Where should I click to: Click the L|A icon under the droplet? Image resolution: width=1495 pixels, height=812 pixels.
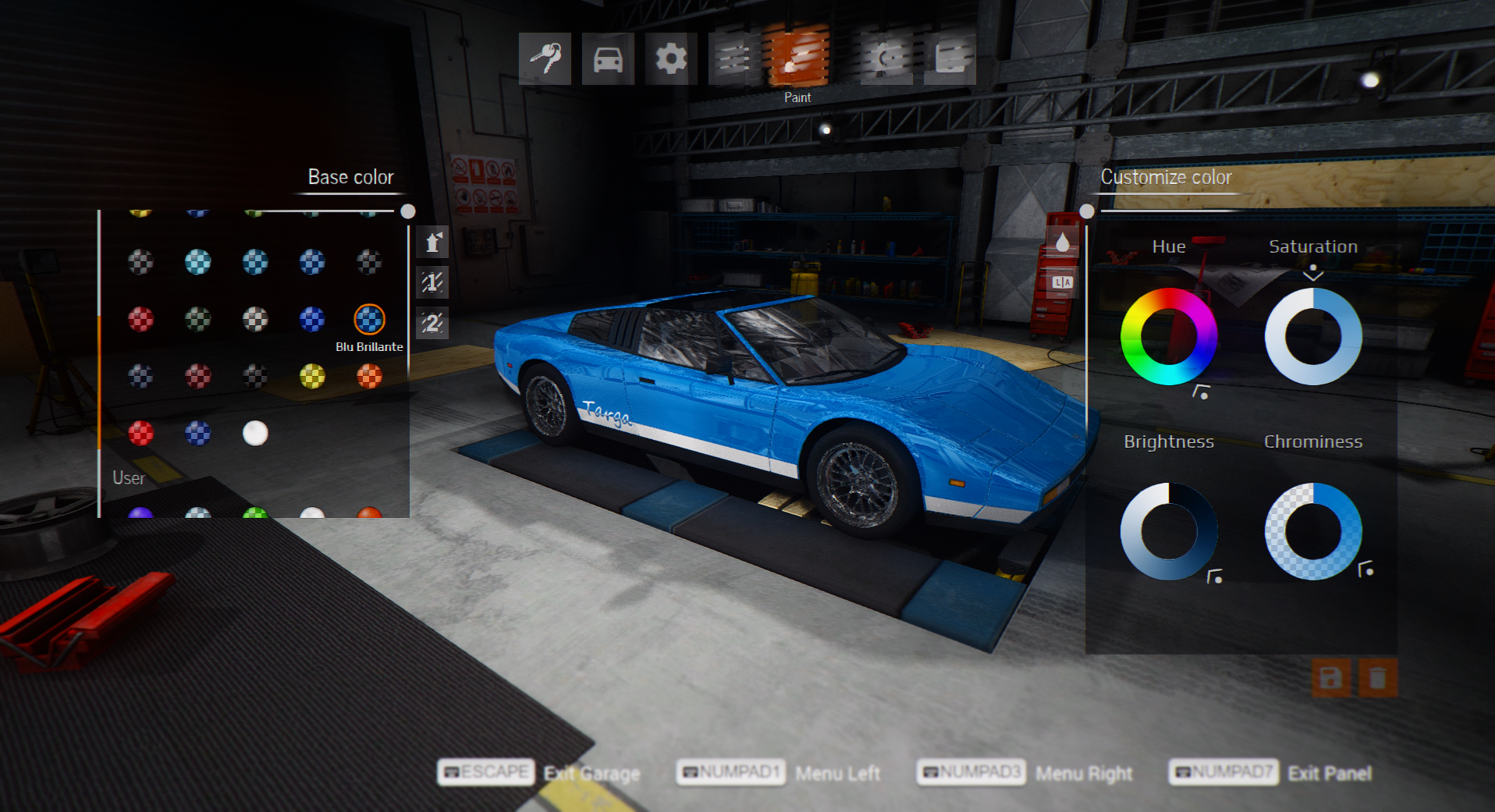pos(1062,282)
